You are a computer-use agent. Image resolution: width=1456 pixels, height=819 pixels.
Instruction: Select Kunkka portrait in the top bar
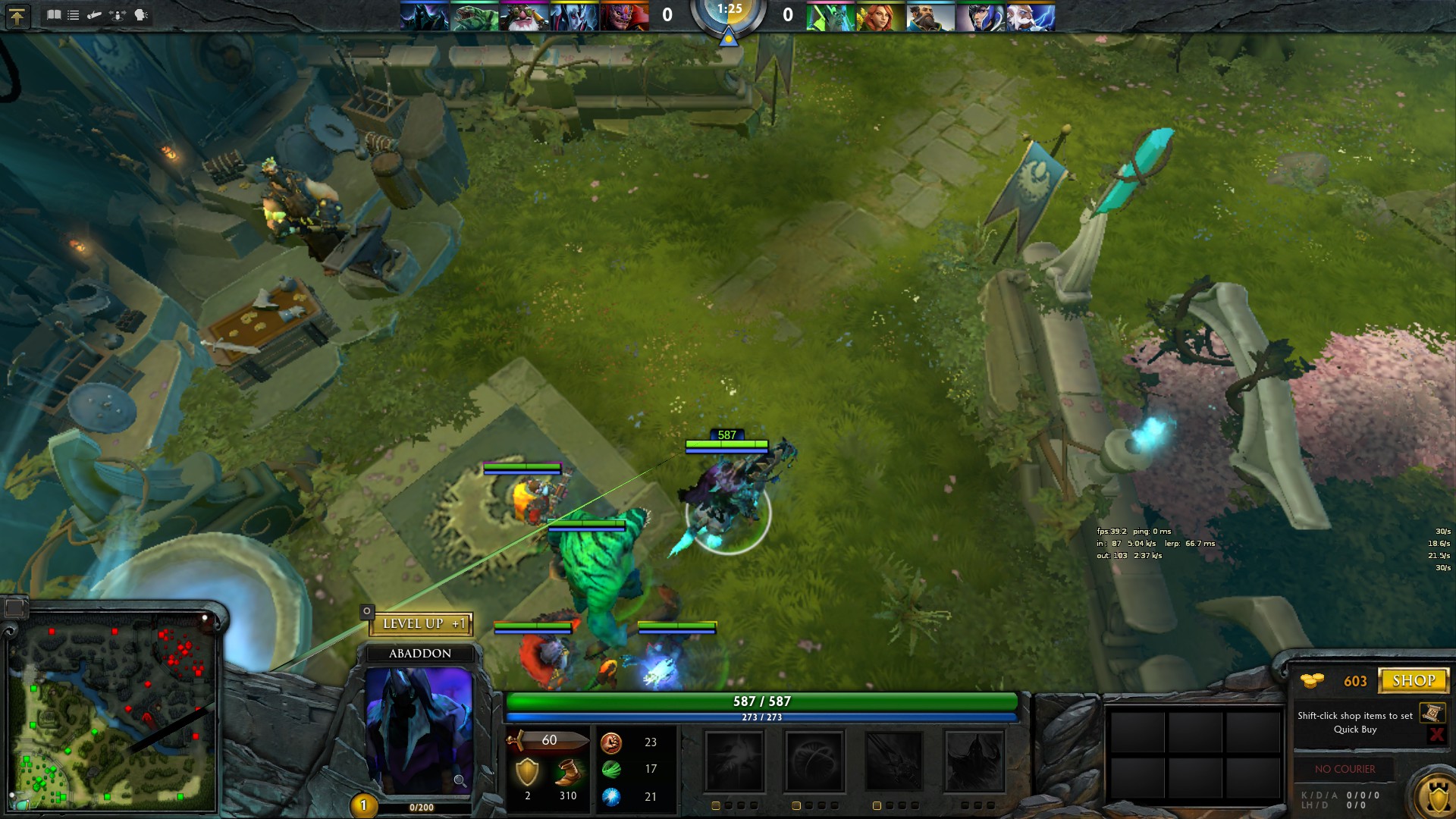[x=930, y=17]
